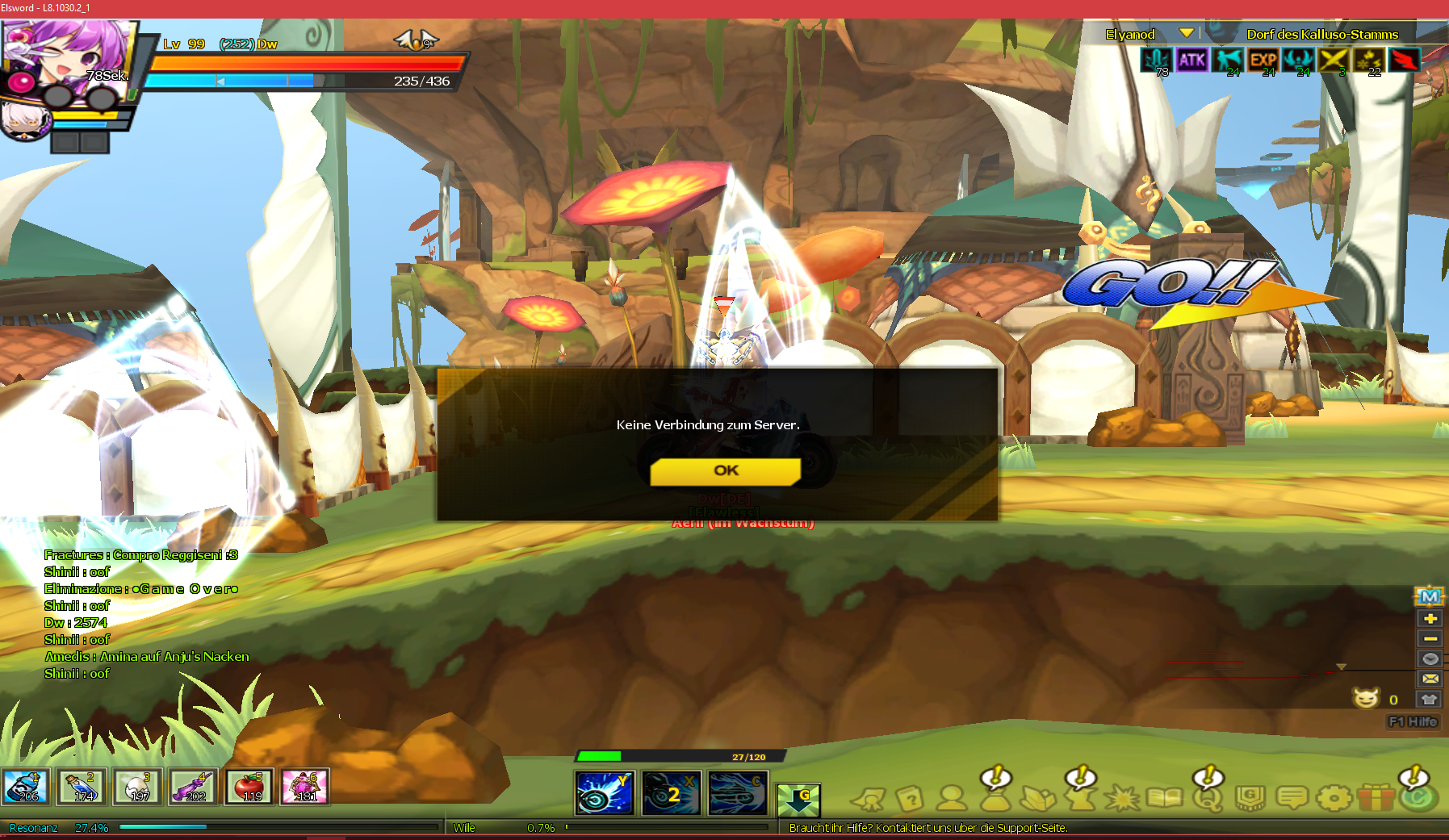Click the minimap plus zoom button

[x=1430, y=619]
